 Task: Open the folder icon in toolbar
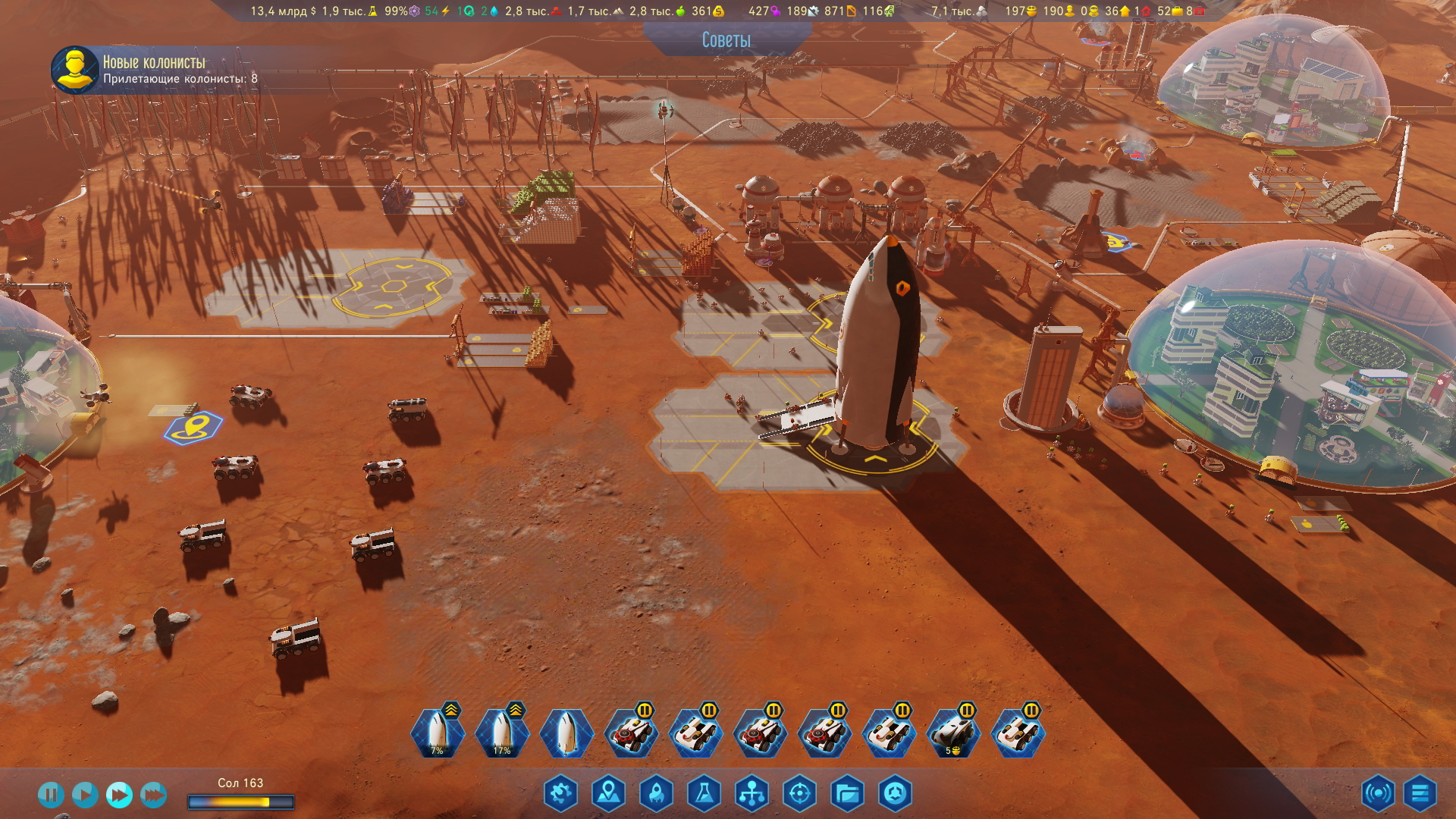tap(847, 794)
